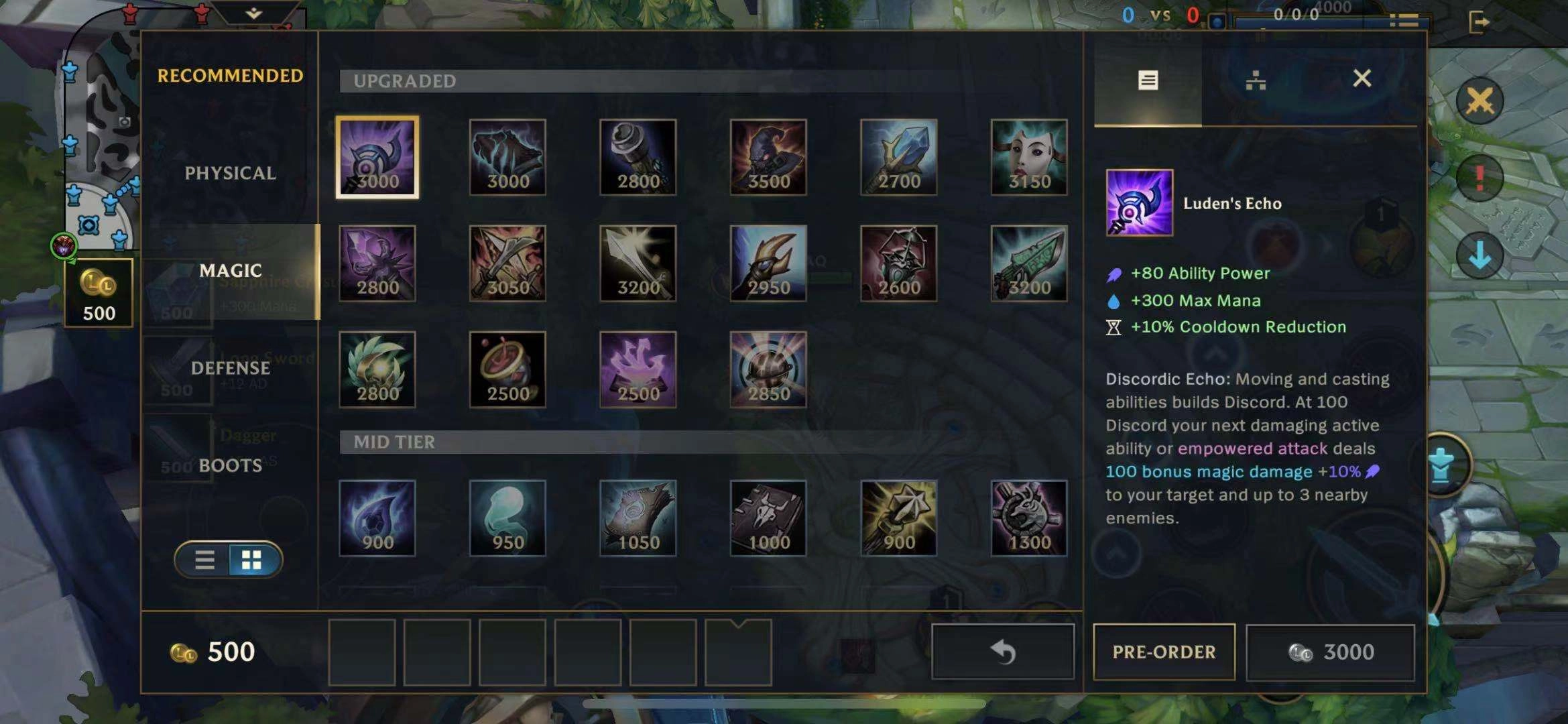This screenshot has height=724, width=1568.
Task: Choose the skull book item costing 1000
Action: tap(768, 518)
